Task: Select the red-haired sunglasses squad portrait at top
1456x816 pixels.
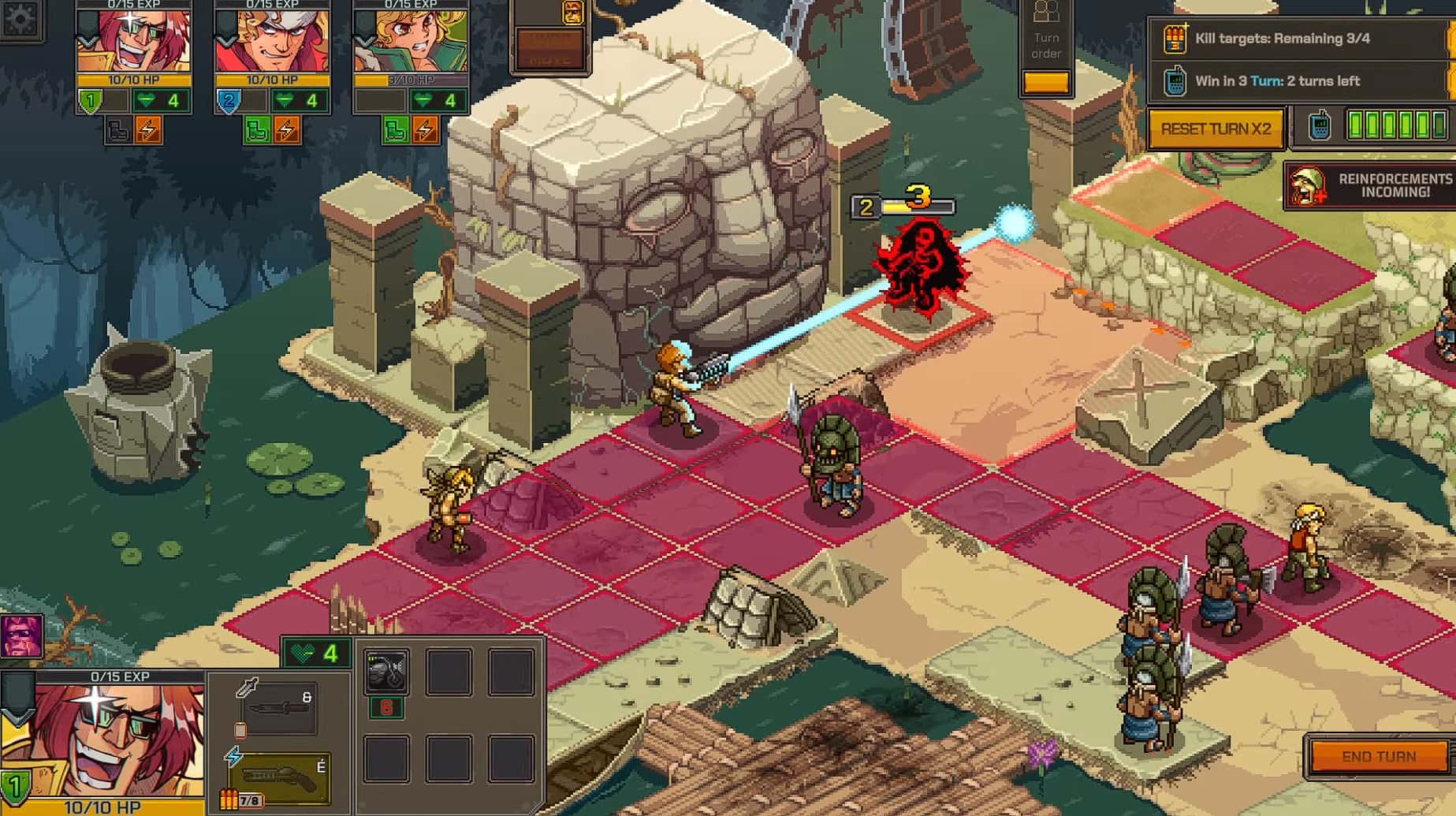Action: click(133, 41)
